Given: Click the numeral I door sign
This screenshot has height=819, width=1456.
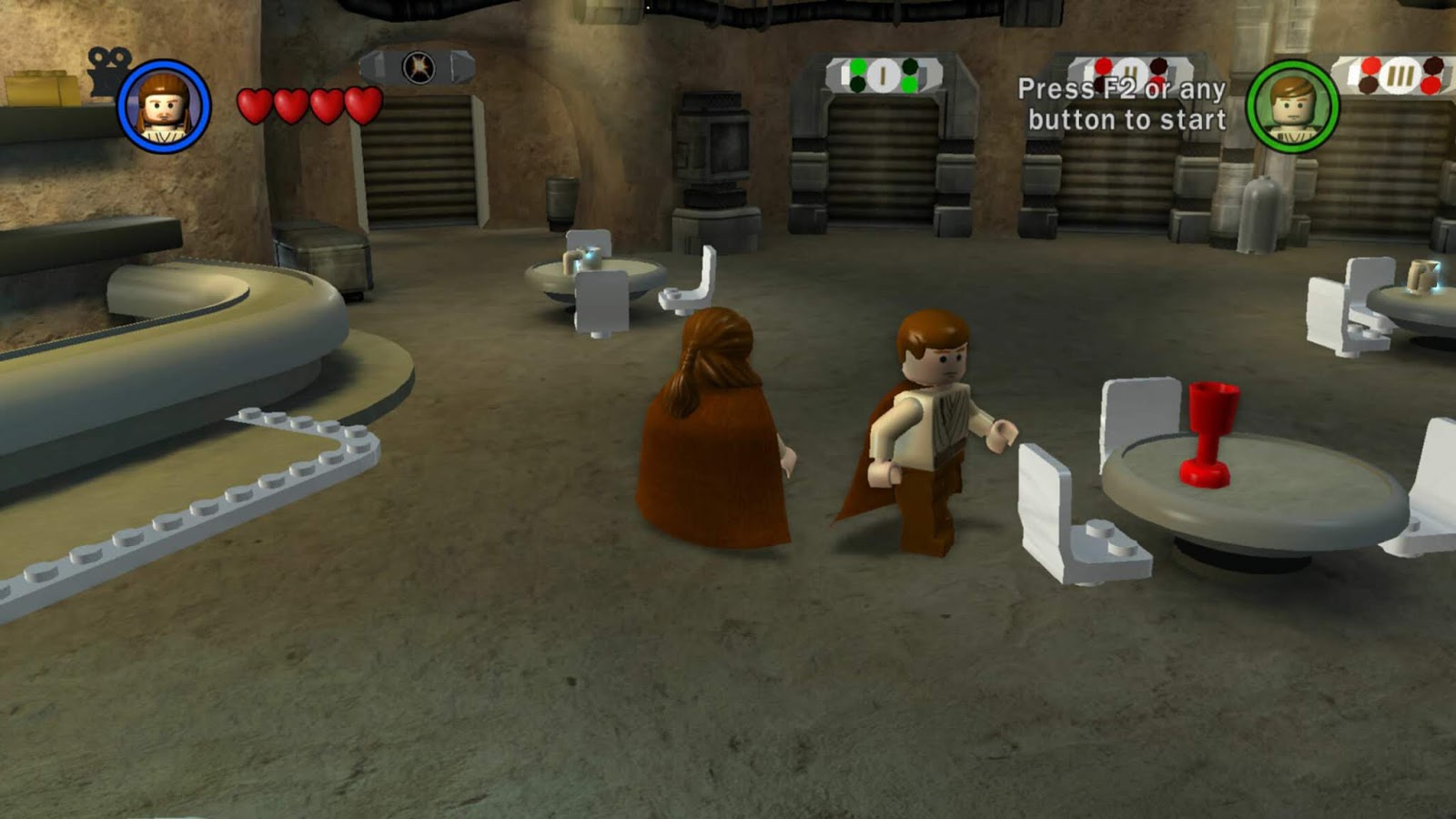Looking at the screenshot, I should tap(883, 75).
